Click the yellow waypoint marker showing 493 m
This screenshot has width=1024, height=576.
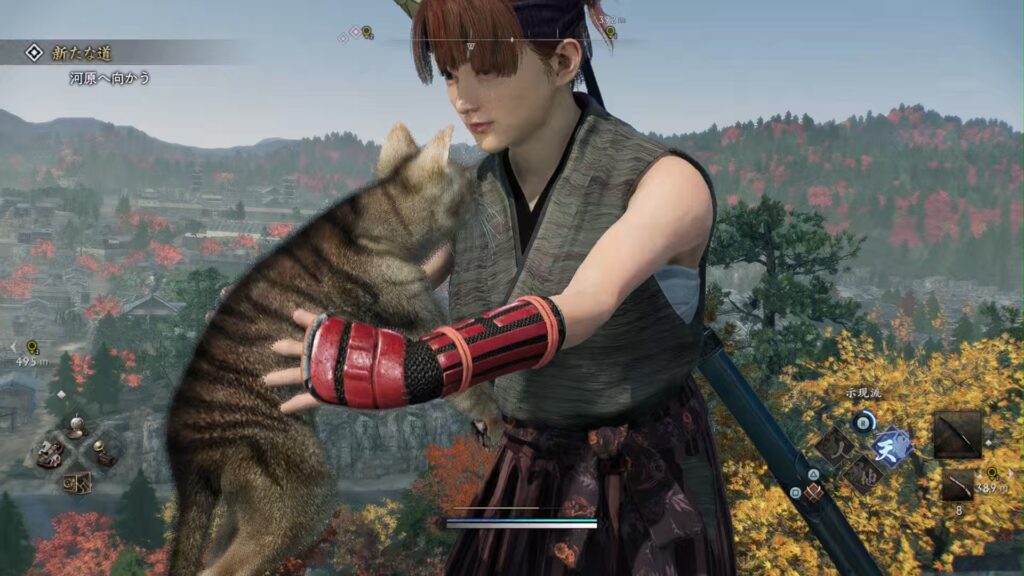[33, 347]
